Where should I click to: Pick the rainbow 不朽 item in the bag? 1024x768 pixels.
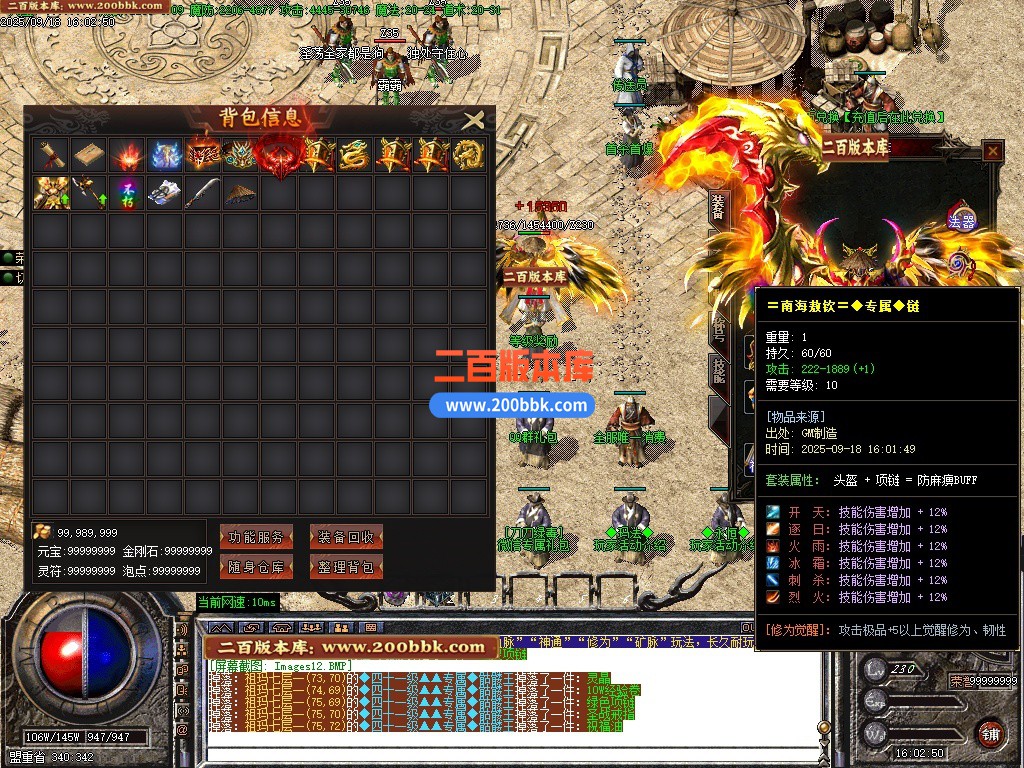coord(126,193)
